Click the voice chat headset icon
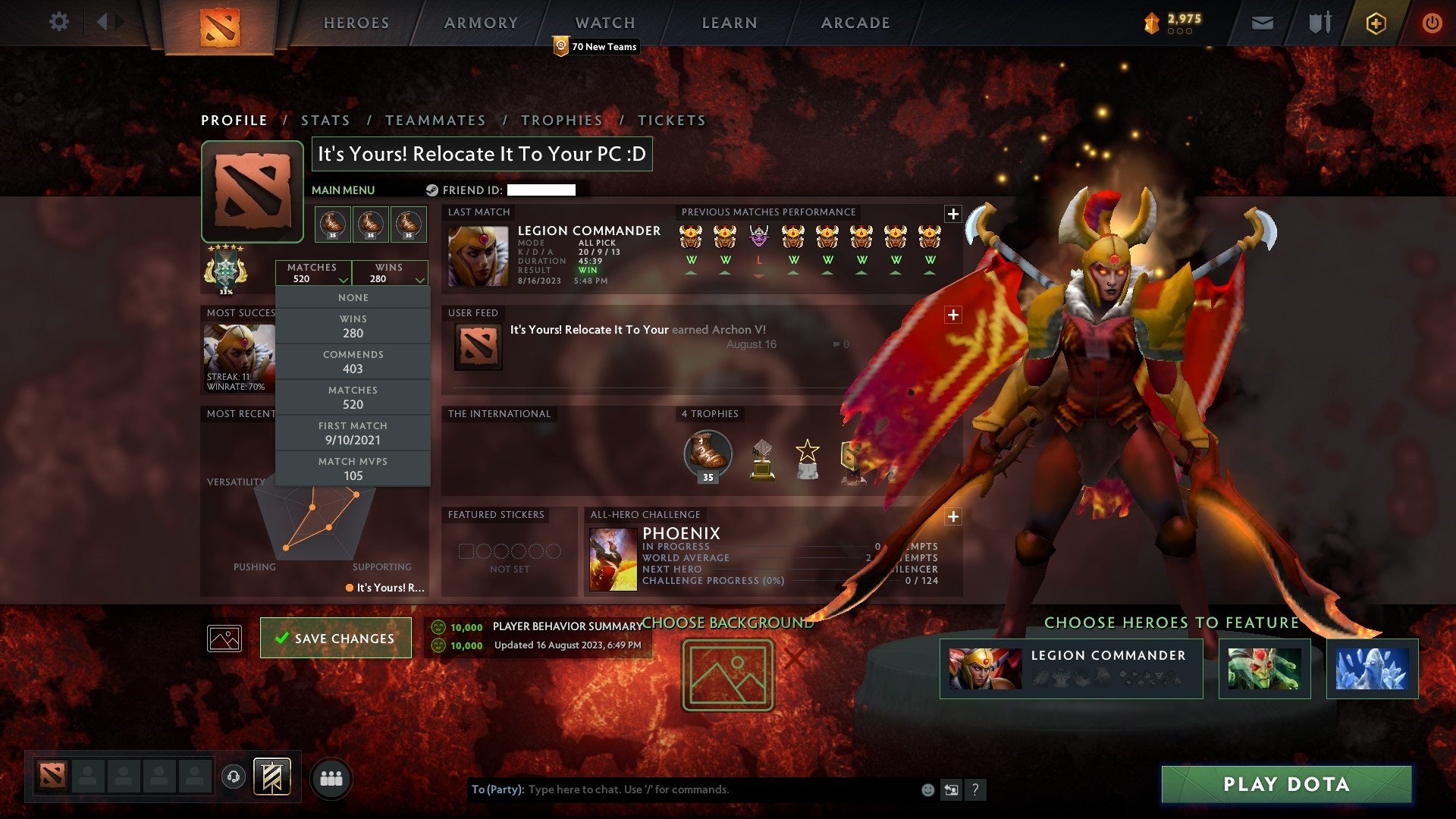Screen dimensions: 1456x819 pyautogui.click(x=232, y=775)
